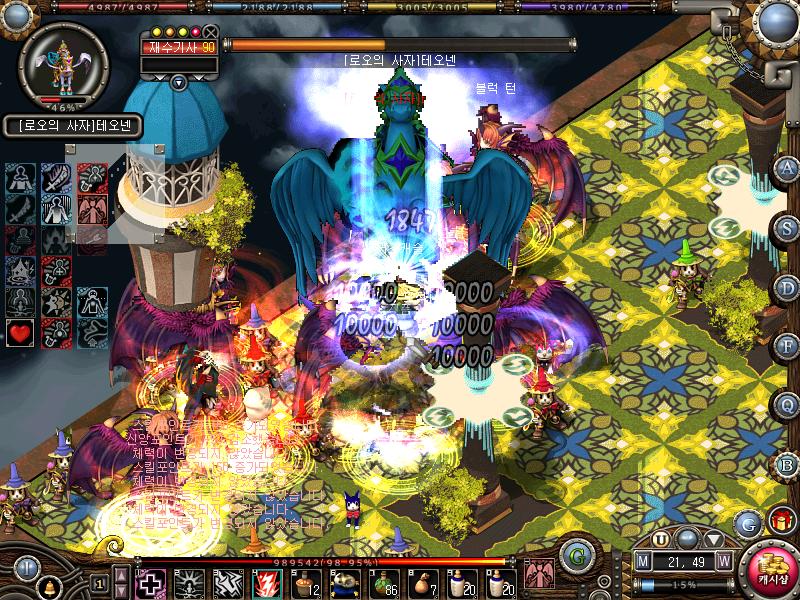Click the round A menu button
This screenshot has width=800, height=600.
[788, 168]
